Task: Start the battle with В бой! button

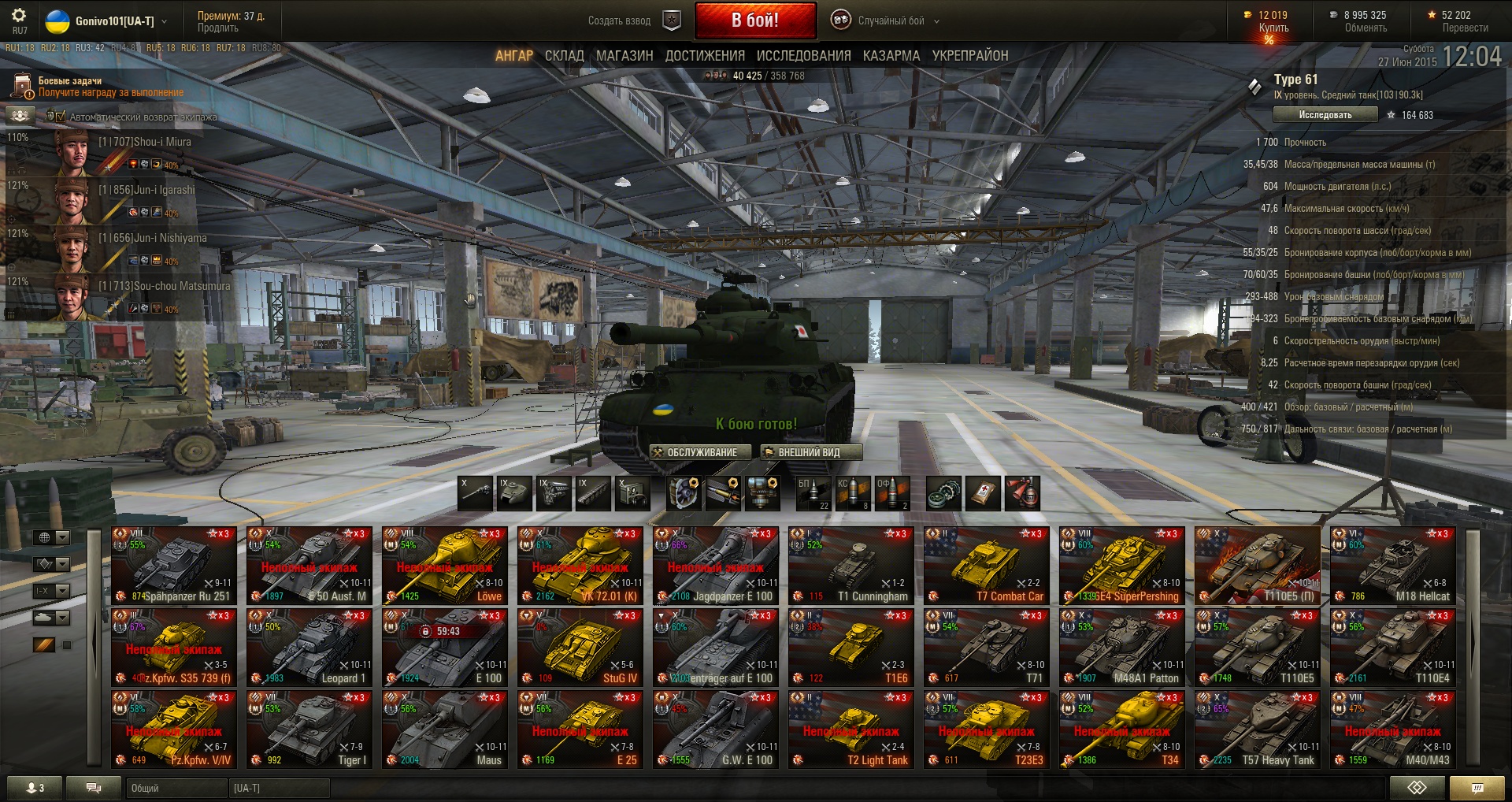Action: click(754, 20)
